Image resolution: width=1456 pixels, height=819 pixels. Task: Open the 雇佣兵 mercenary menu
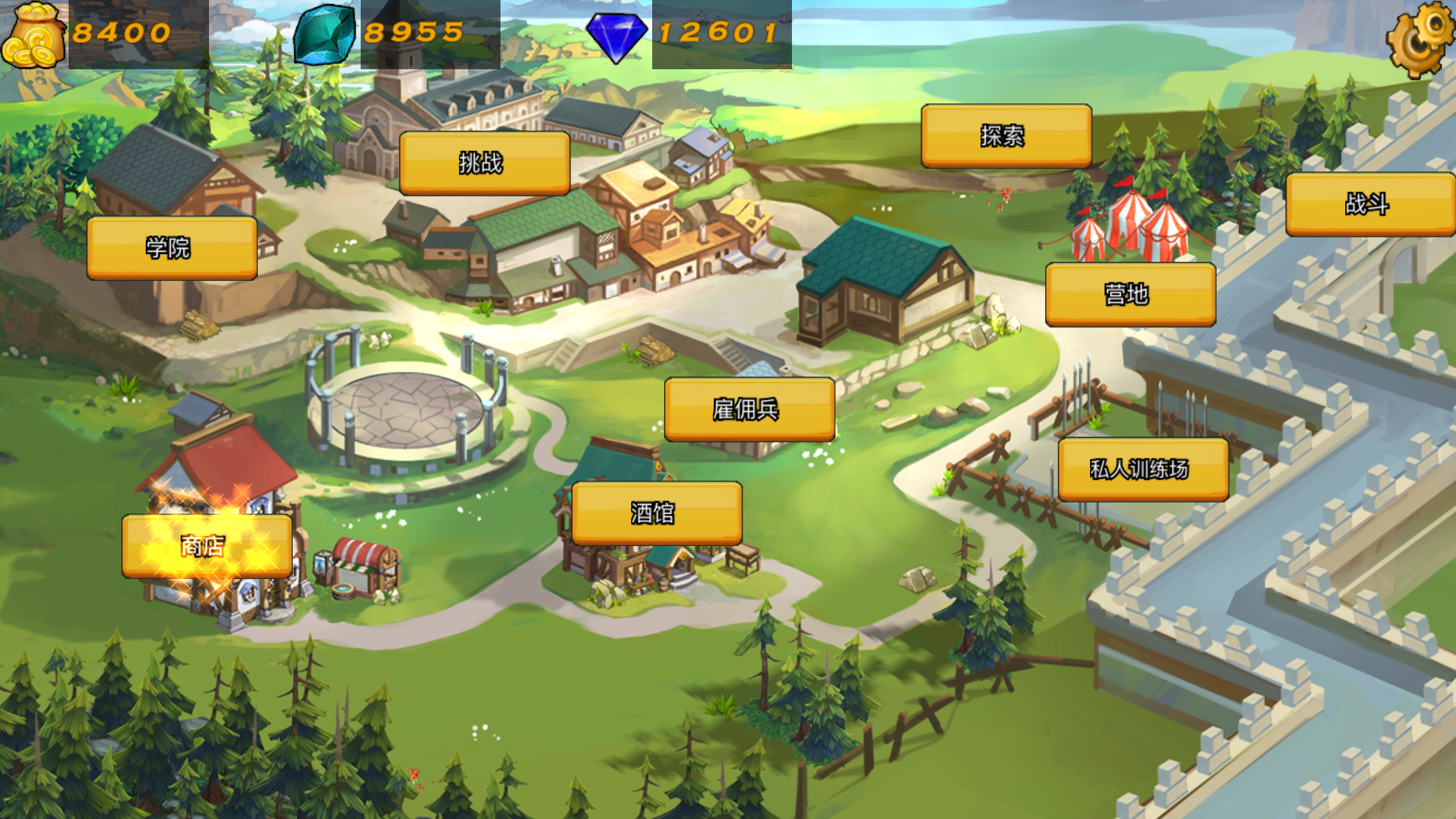[749, 409]
